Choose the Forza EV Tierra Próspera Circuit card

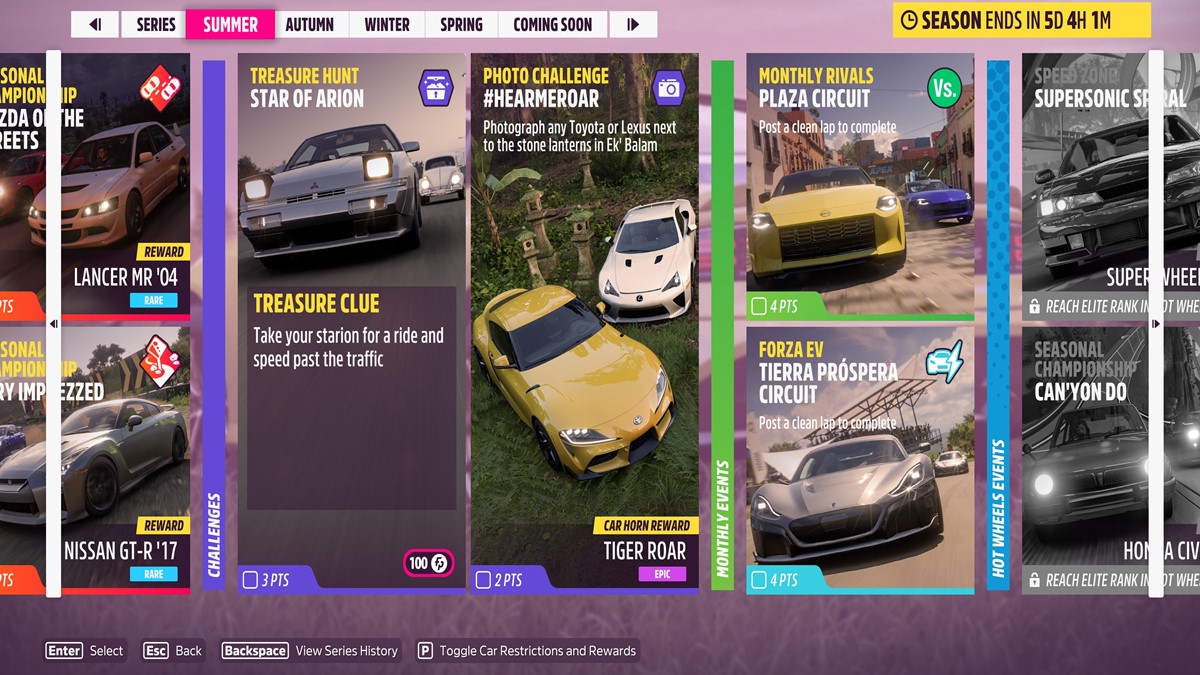pyautogui.click(x=859, y=459)
